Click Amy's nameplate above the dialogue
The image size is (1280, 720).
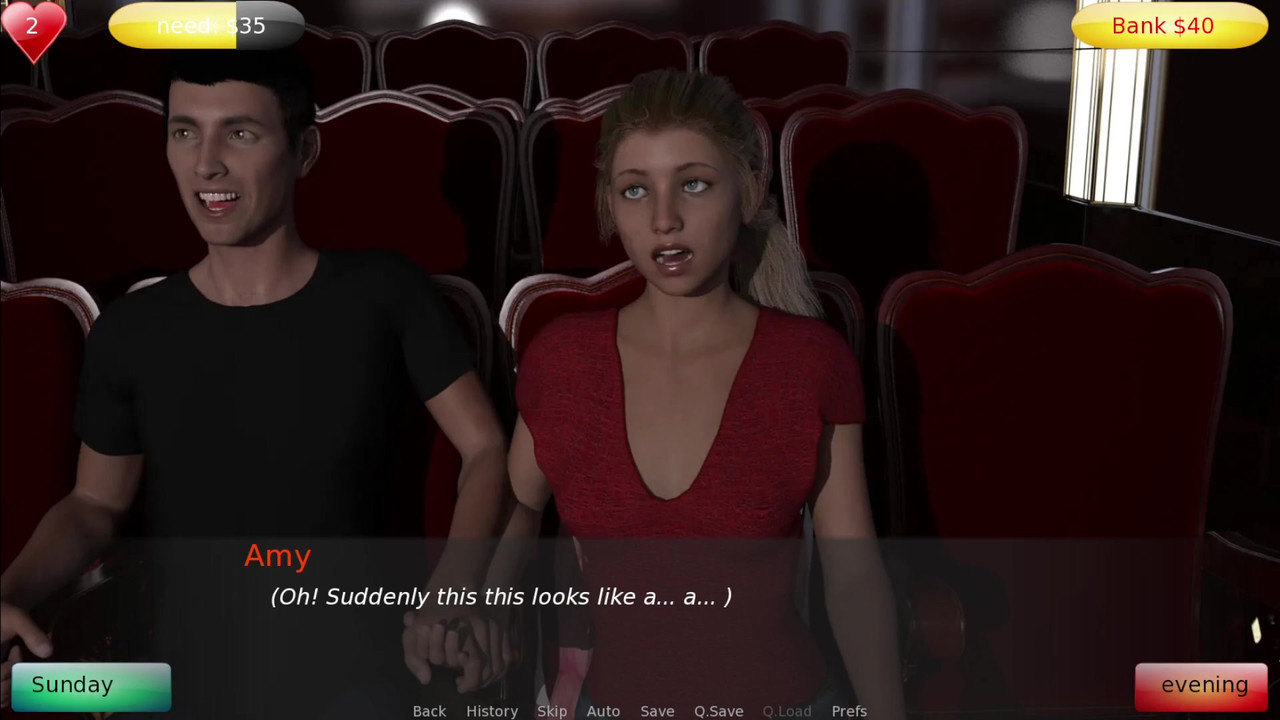click(x=277, y=556)
